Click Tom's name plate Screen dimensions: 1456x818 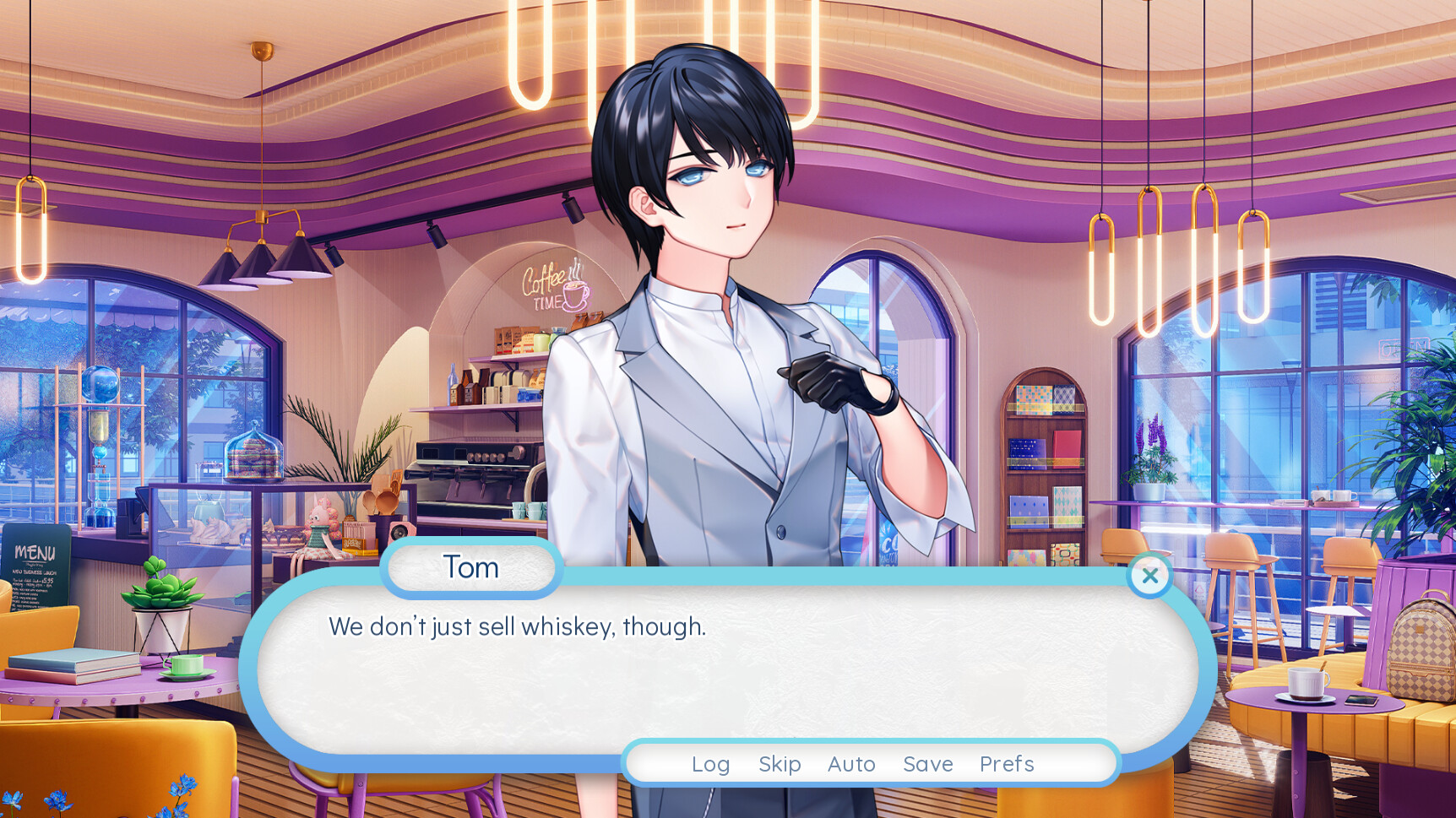pyautogui.click(x=471, y=567)
